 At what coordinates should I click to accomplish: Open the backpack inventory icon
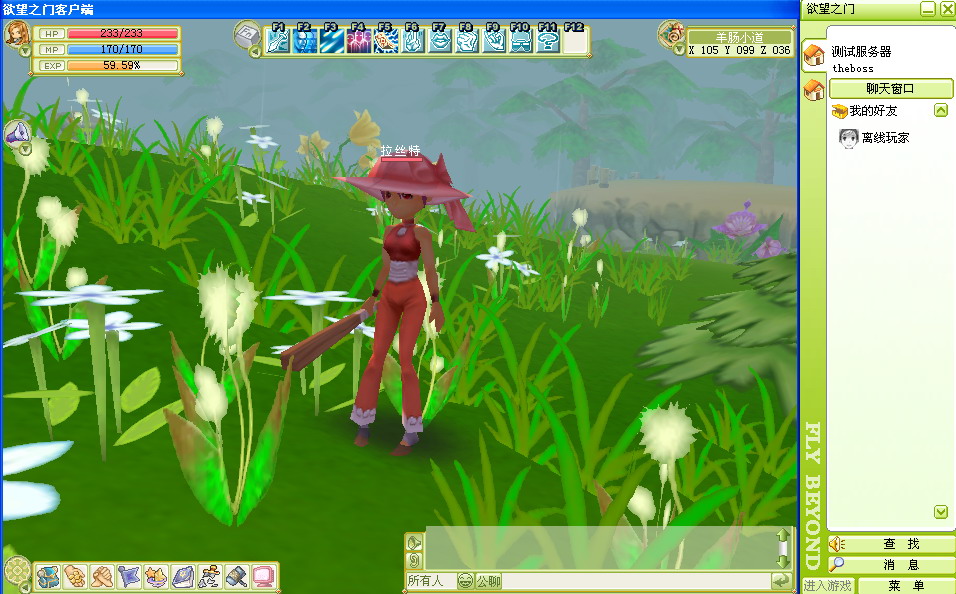[x=48, y=576]
